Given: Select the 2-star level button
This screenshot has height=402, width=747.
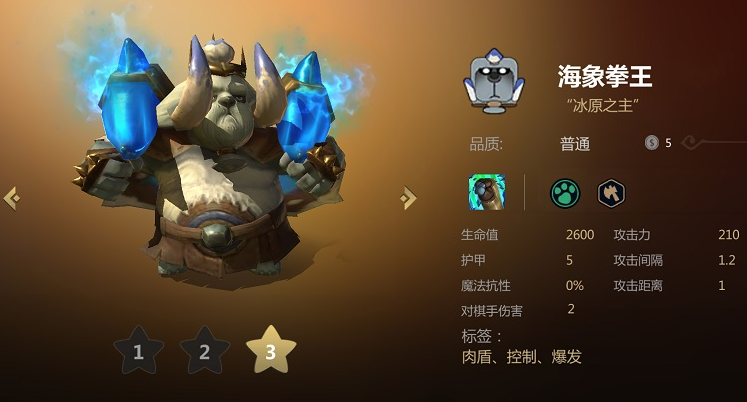Looking at the screenshot, I should [204, 351].
